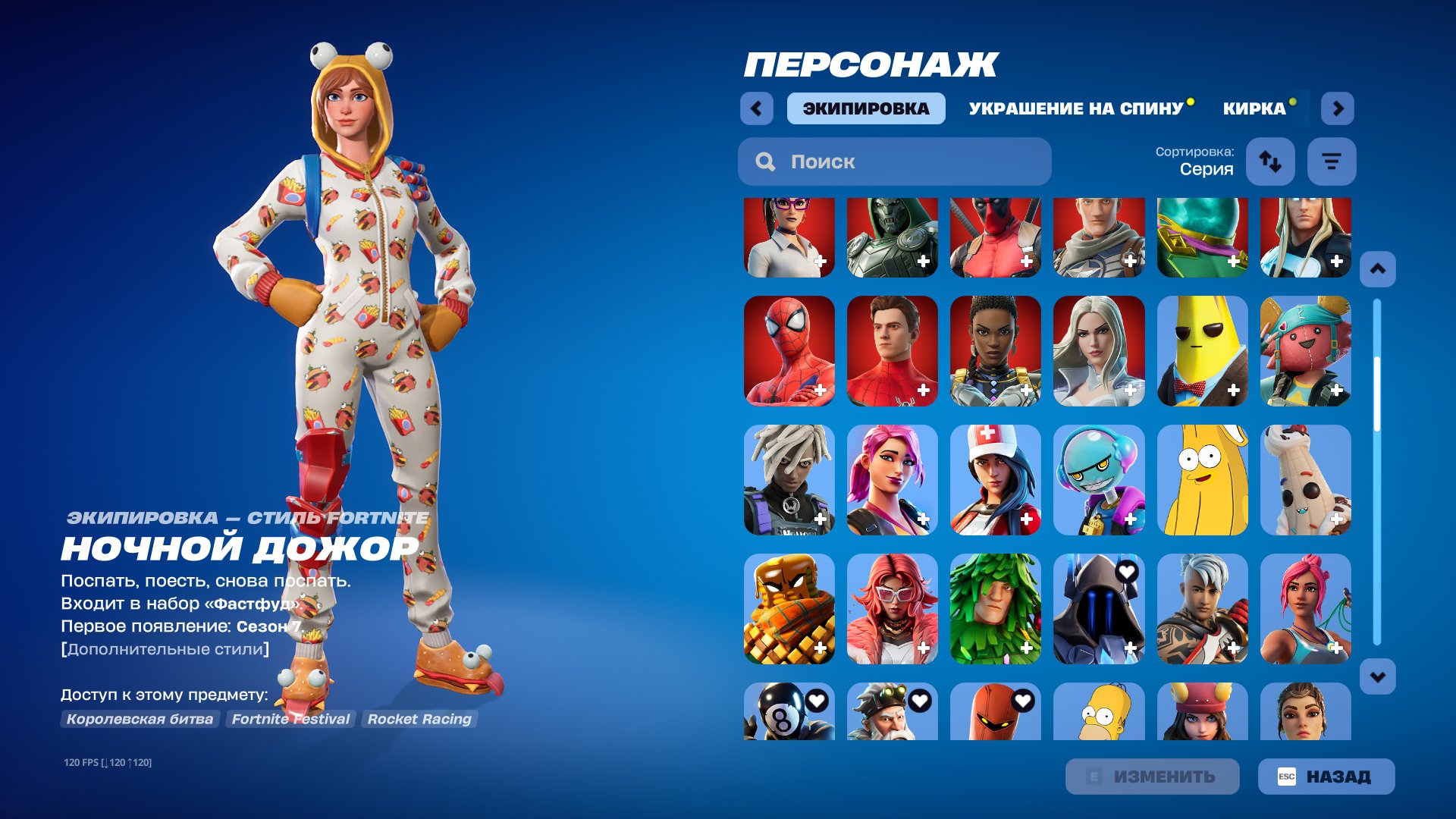Switch to the УКРАШЕНИЕ НА СПИНУ tab
The width and height of the screenshot is (1456, 819).
point(1074,108)
